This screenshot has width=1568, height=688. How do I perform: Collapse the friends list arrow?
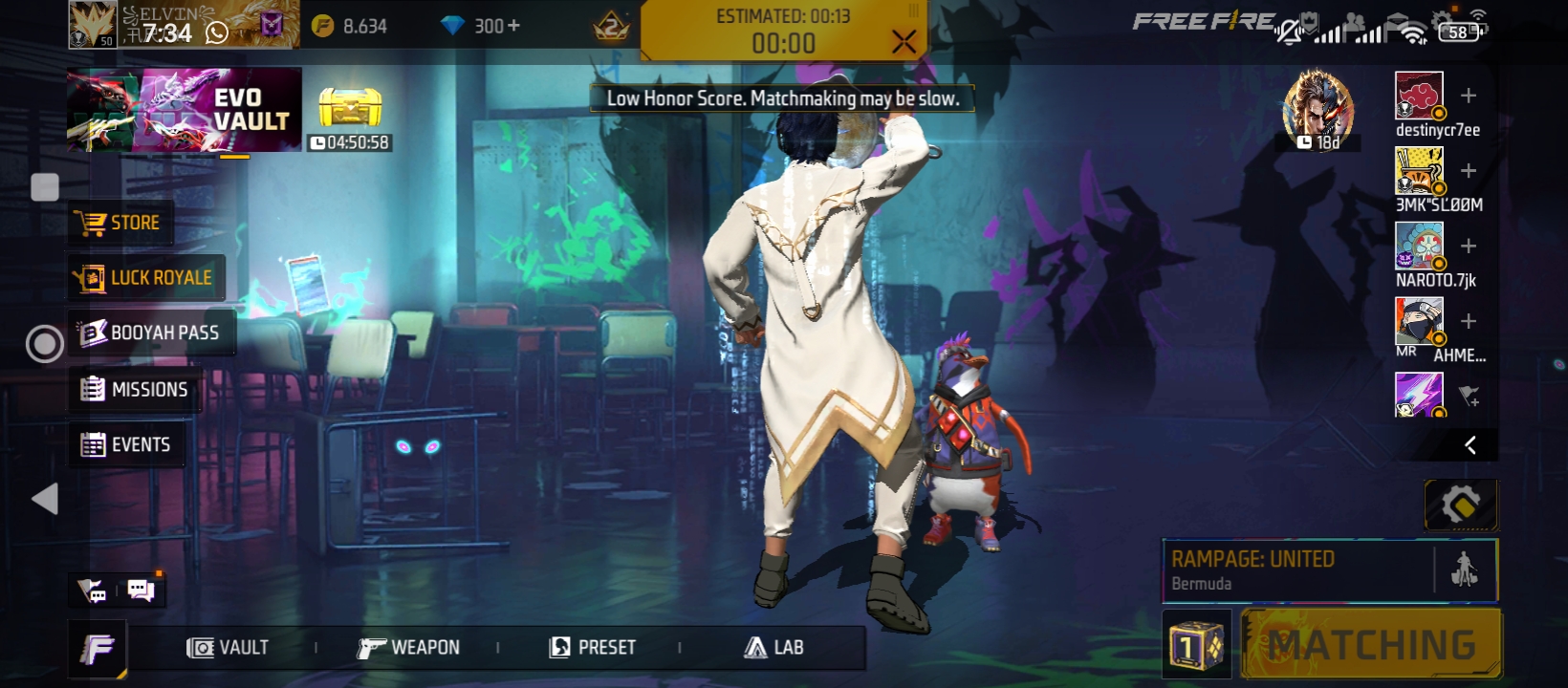point(1470,444)
